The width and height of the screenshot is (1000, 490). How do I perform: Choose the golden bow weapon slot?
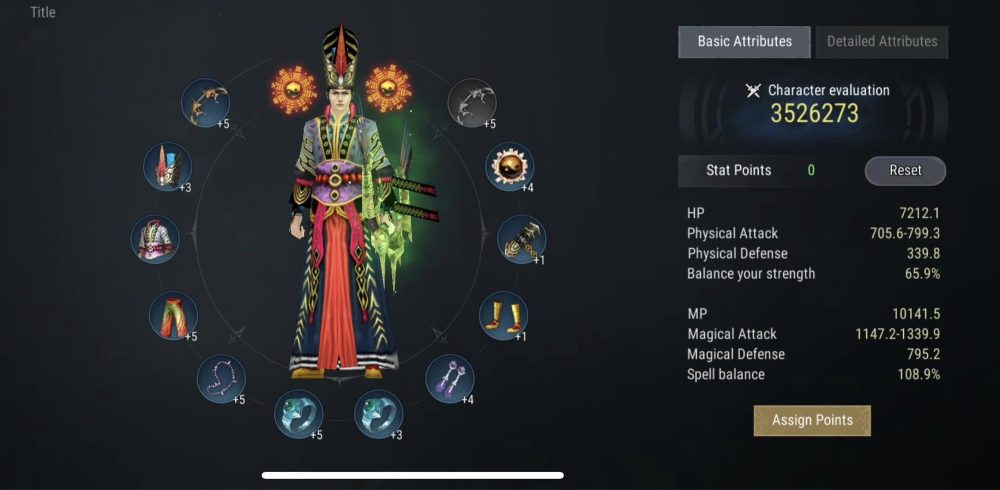click(206, 101)
